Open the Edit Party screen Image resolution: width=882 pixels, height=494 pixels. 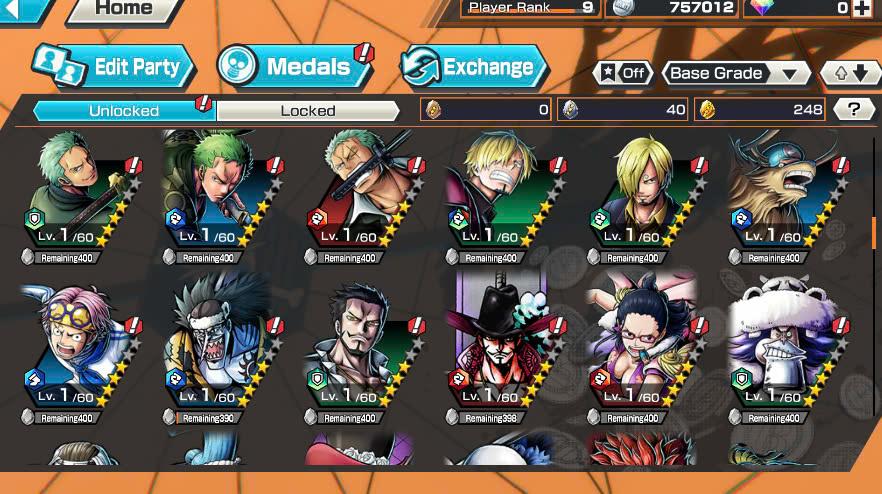(x=112, y=67)
